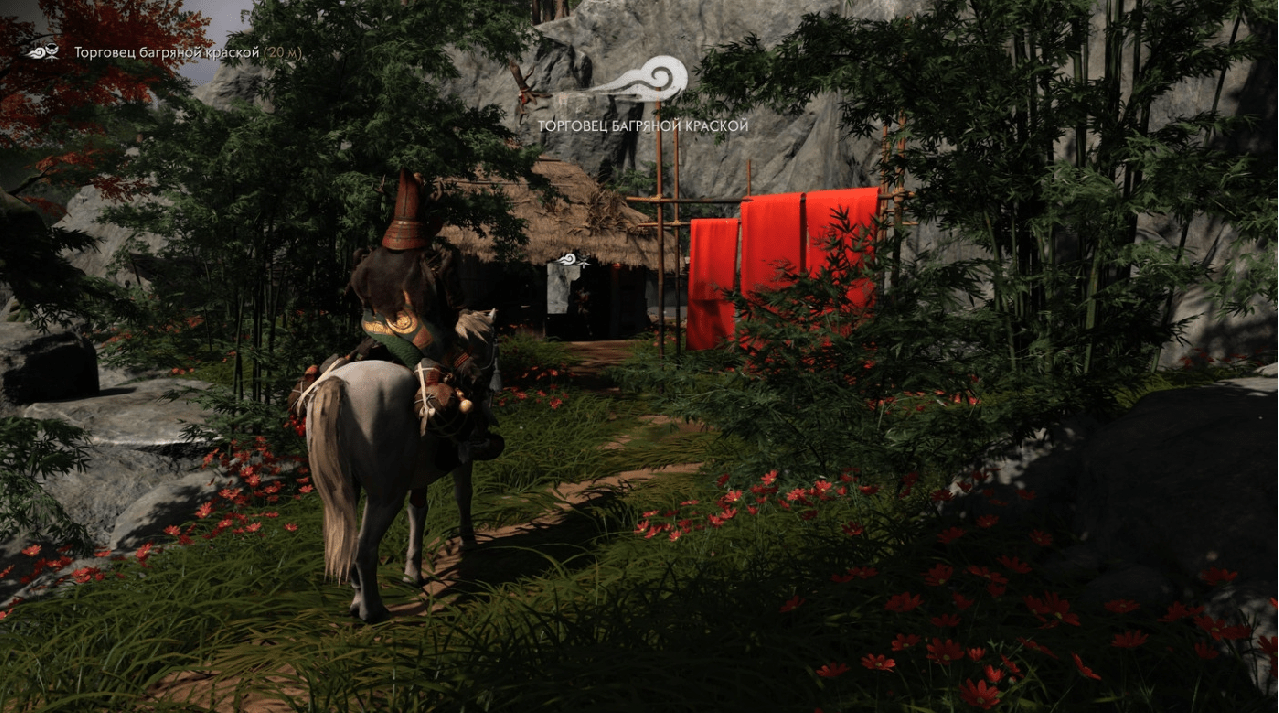This screenshot has width=1279, height=713.
Task: Click the small cloud marker at the hut doorway
Action: click(573, 260)
